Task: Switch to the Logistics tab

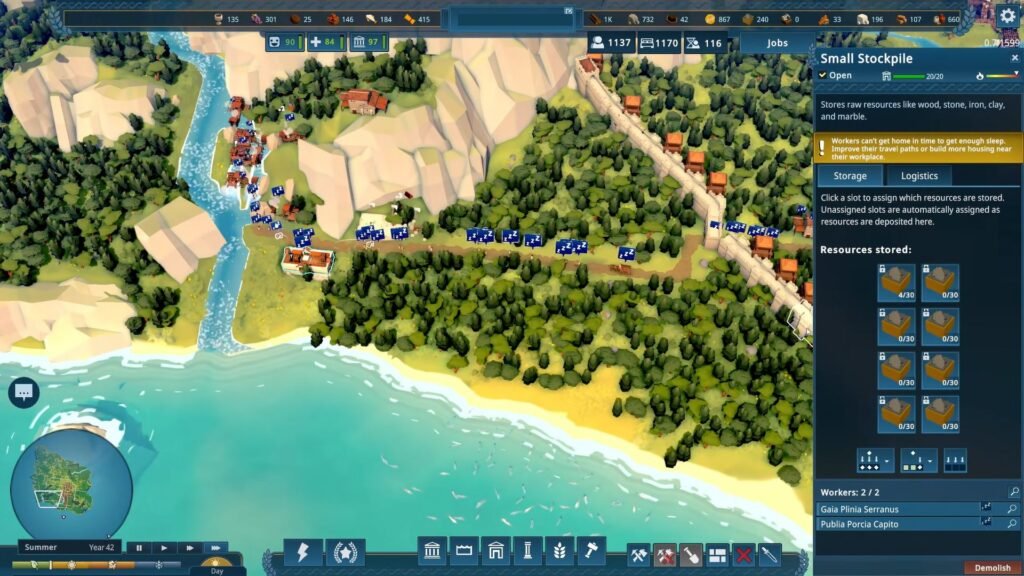Action: pyautogui.click(x=919, y=176)
